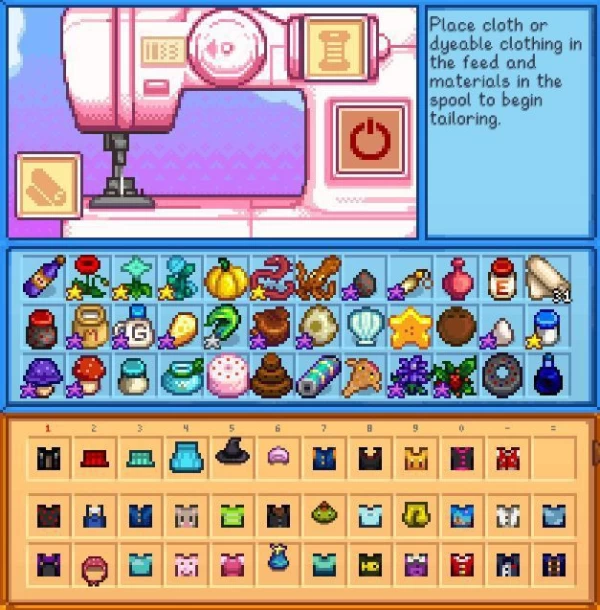This screenshot has width=600, height=610.
Task: Select the holly berries item
Action: click(453, 376)
